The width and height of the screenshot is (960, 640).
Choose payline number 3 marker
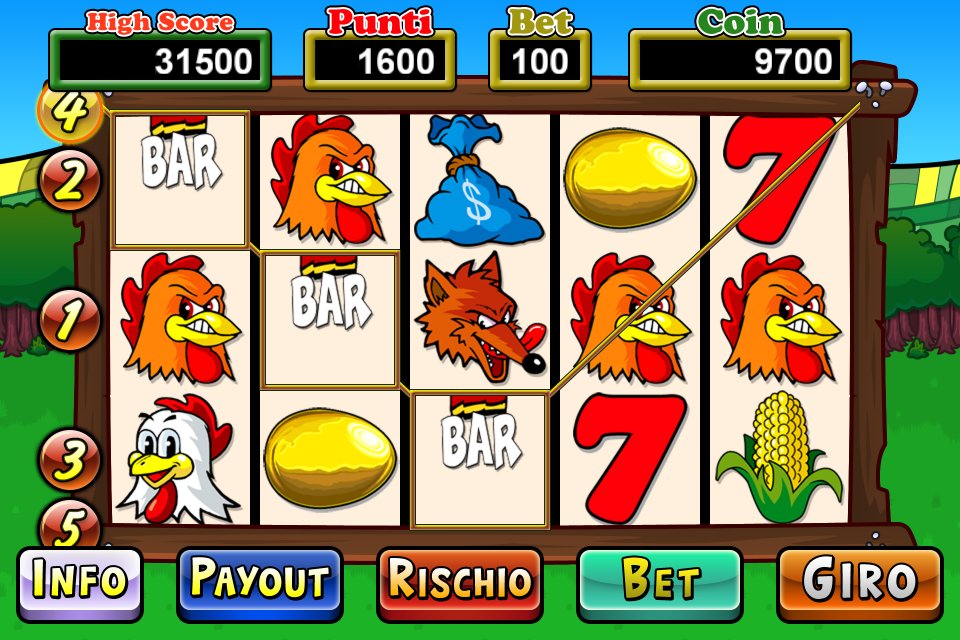pyautogui.click(x=70, y=460)
